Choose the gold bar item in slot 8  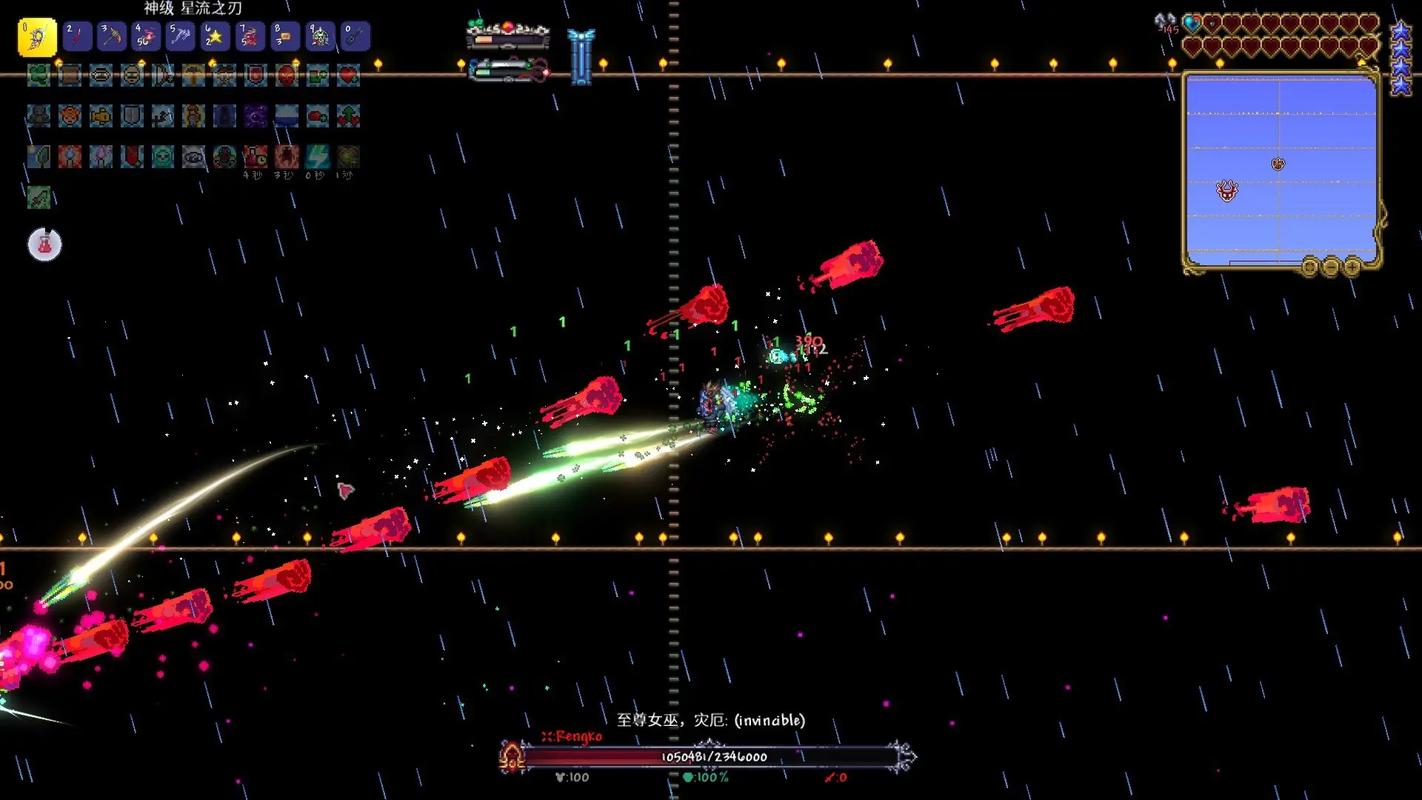click(x=285, y=37)
